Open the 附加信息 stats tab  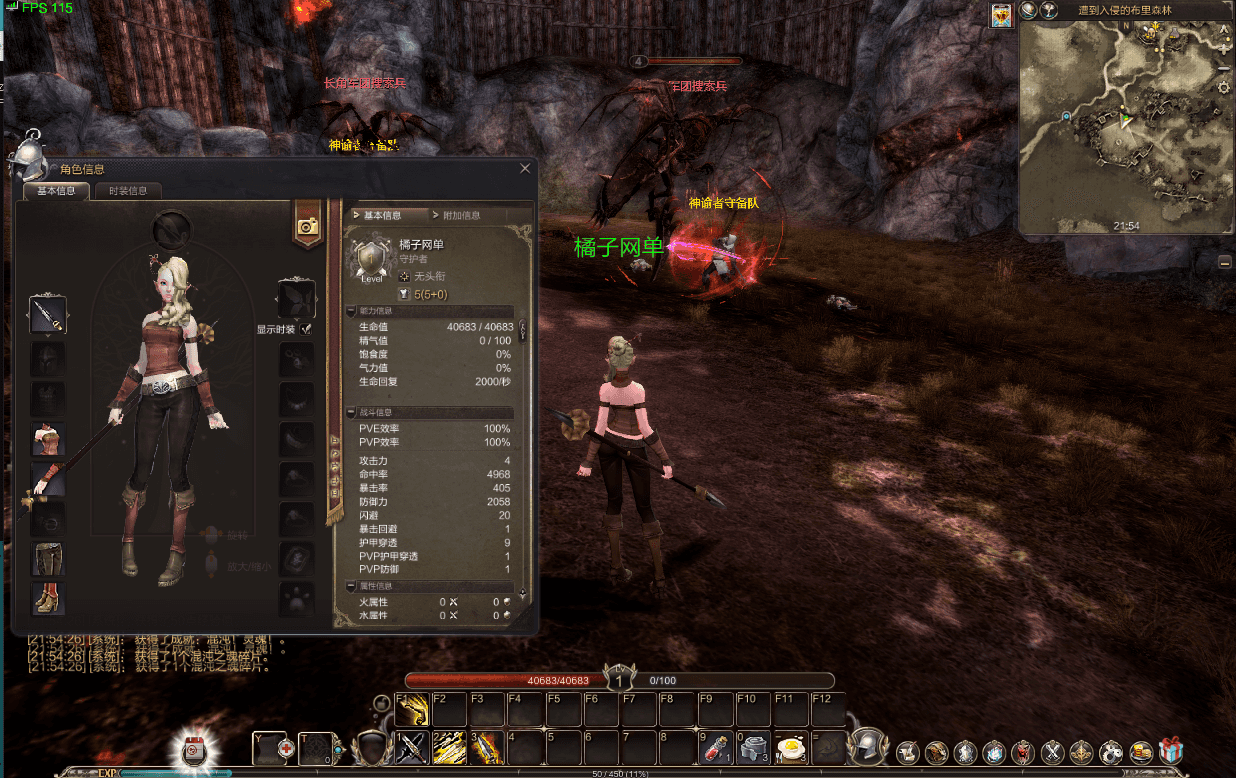pos(460,215)
